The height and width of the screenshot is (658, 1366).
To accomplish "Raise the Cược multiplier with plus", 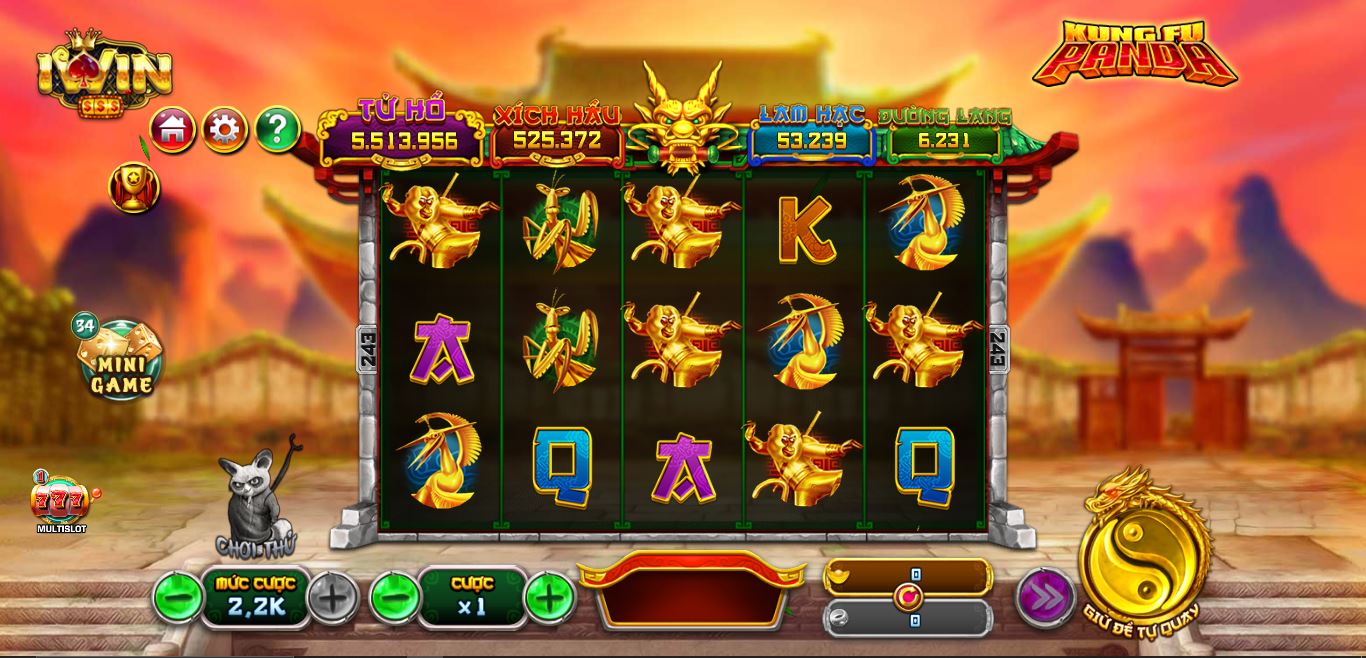I will pyautogui.click(x=549, y=598).
